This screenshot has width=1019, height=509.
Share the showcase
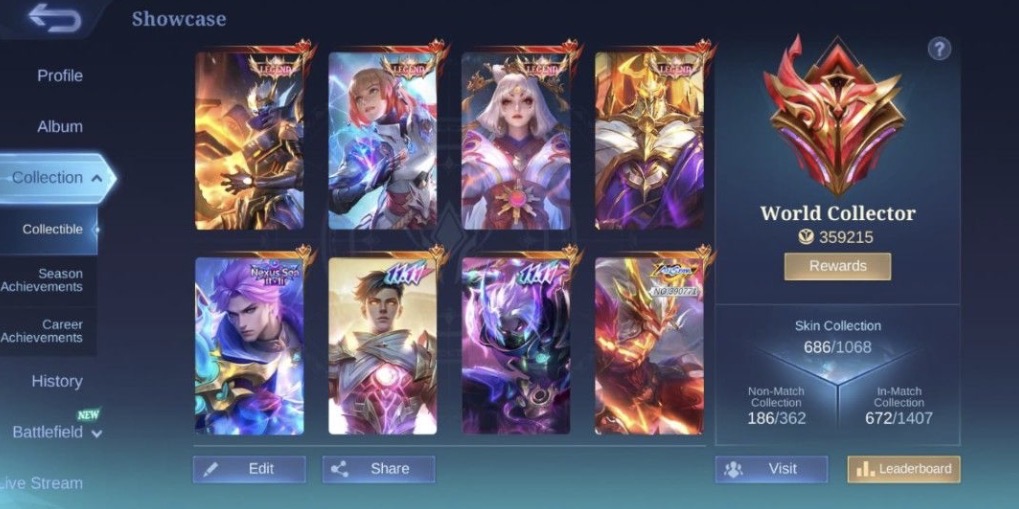coord(378,469)
